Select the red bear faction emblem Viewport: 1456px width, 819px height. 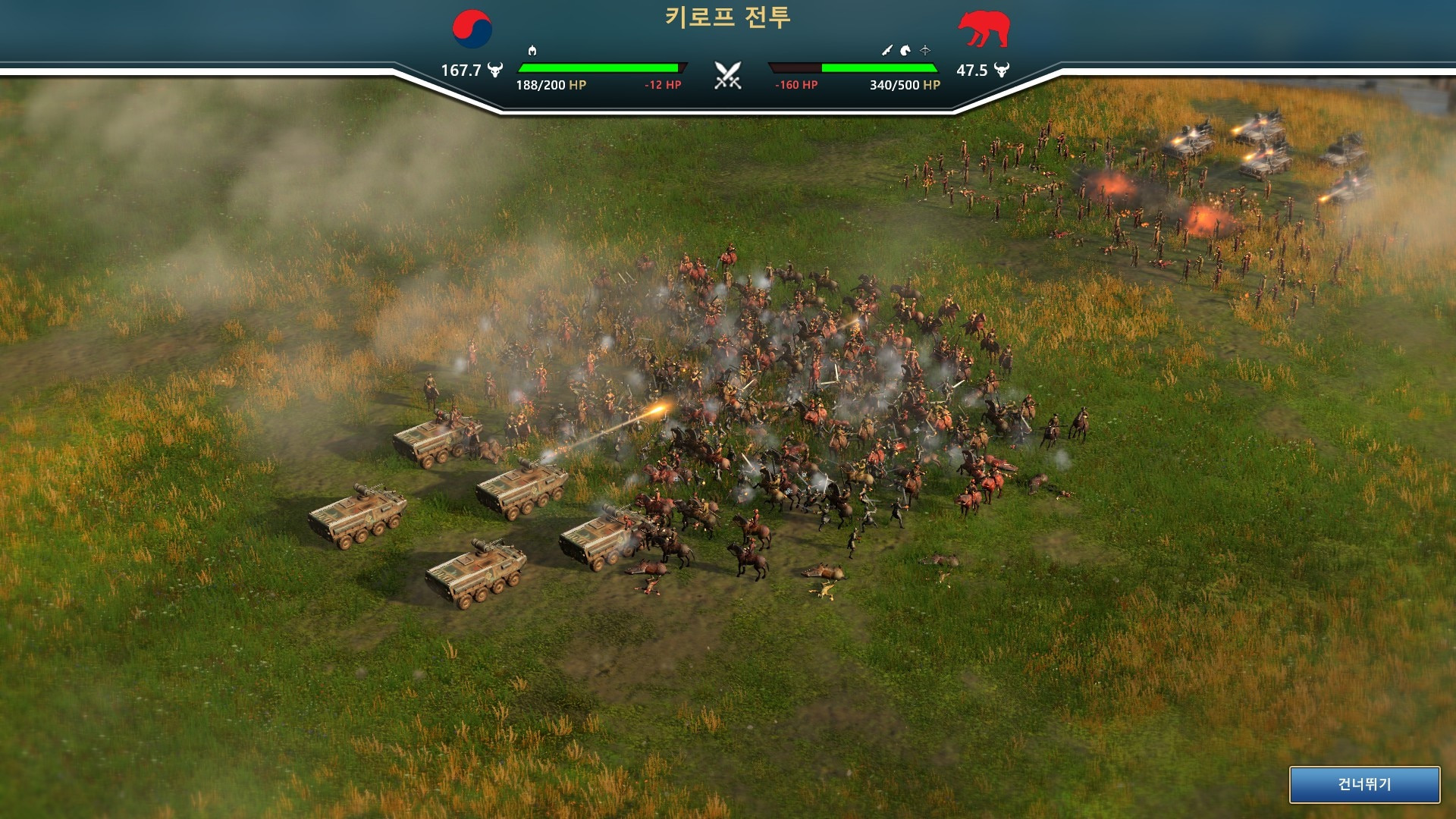[984, 29]
